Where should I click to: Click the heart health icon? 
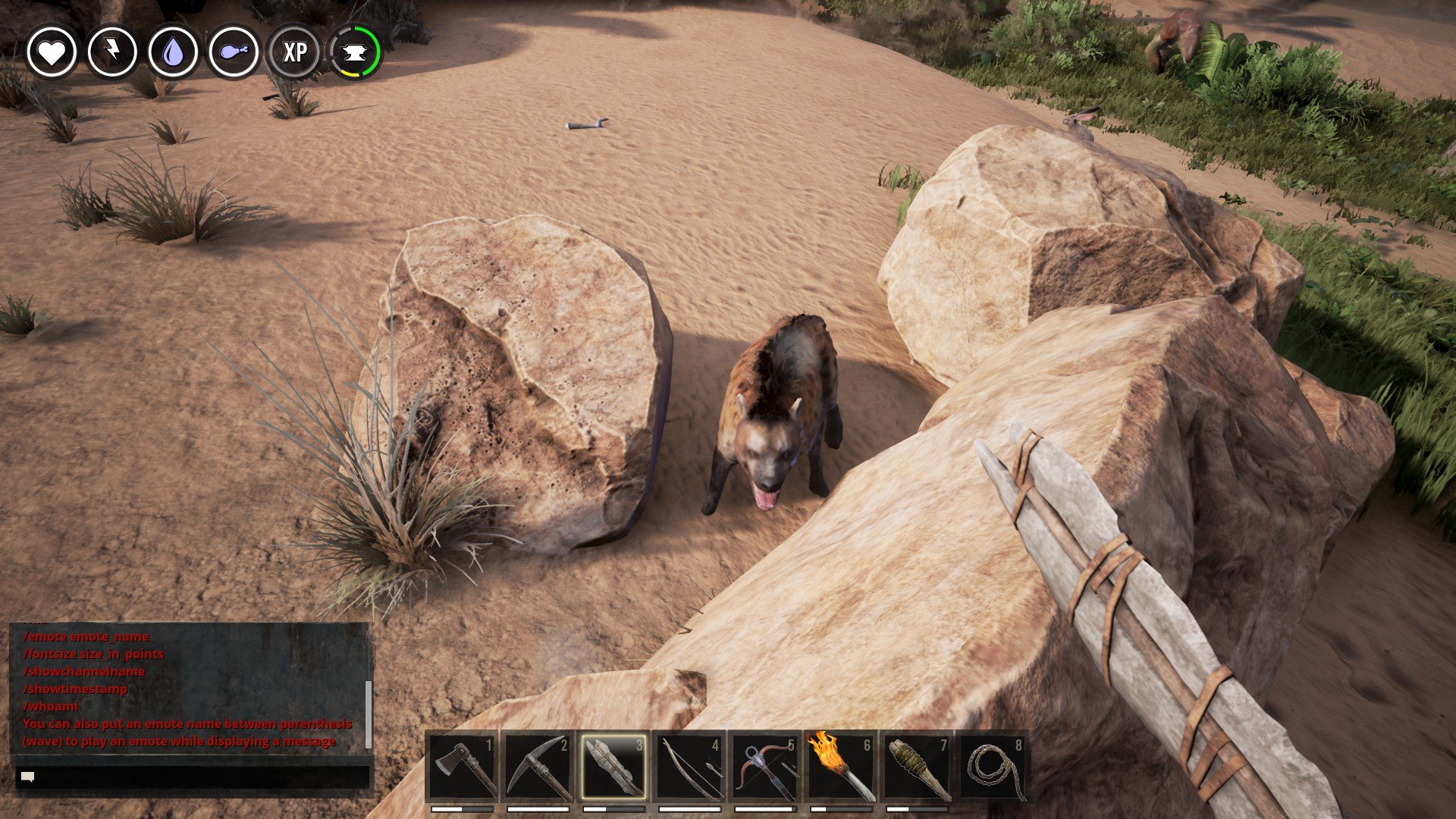pos(52,52)
